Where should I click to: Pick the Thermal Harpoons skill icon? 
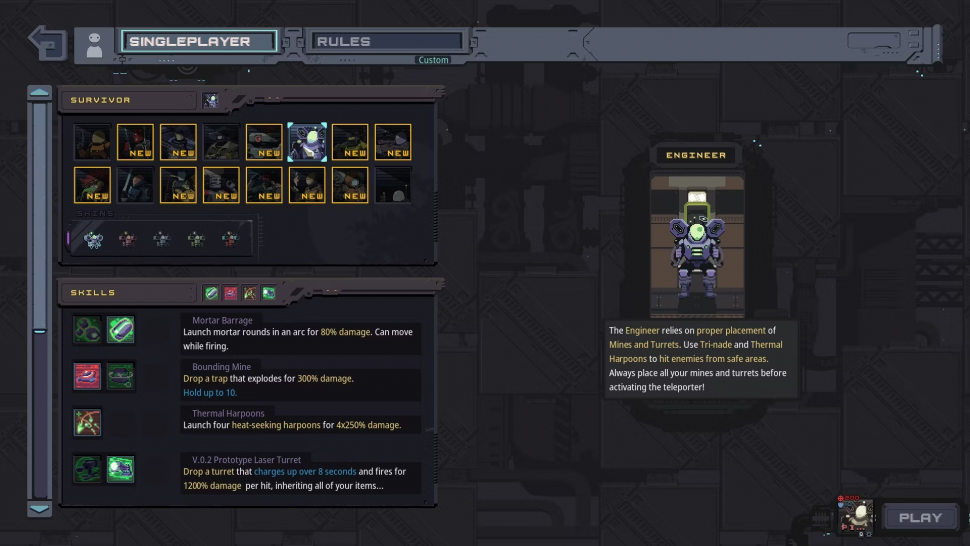(87, 422)
